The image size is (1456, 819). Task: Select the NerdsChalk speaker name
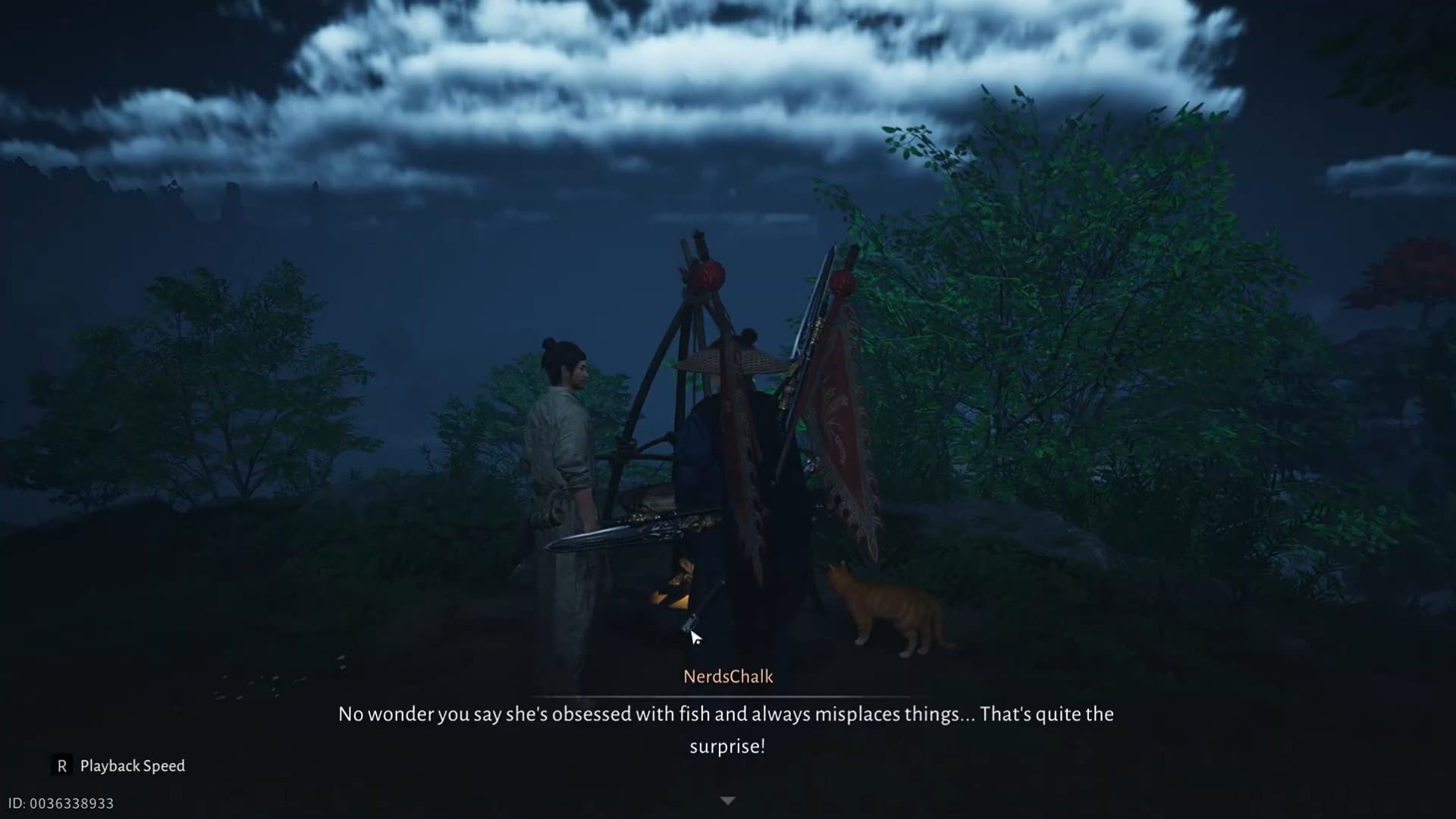728,677
